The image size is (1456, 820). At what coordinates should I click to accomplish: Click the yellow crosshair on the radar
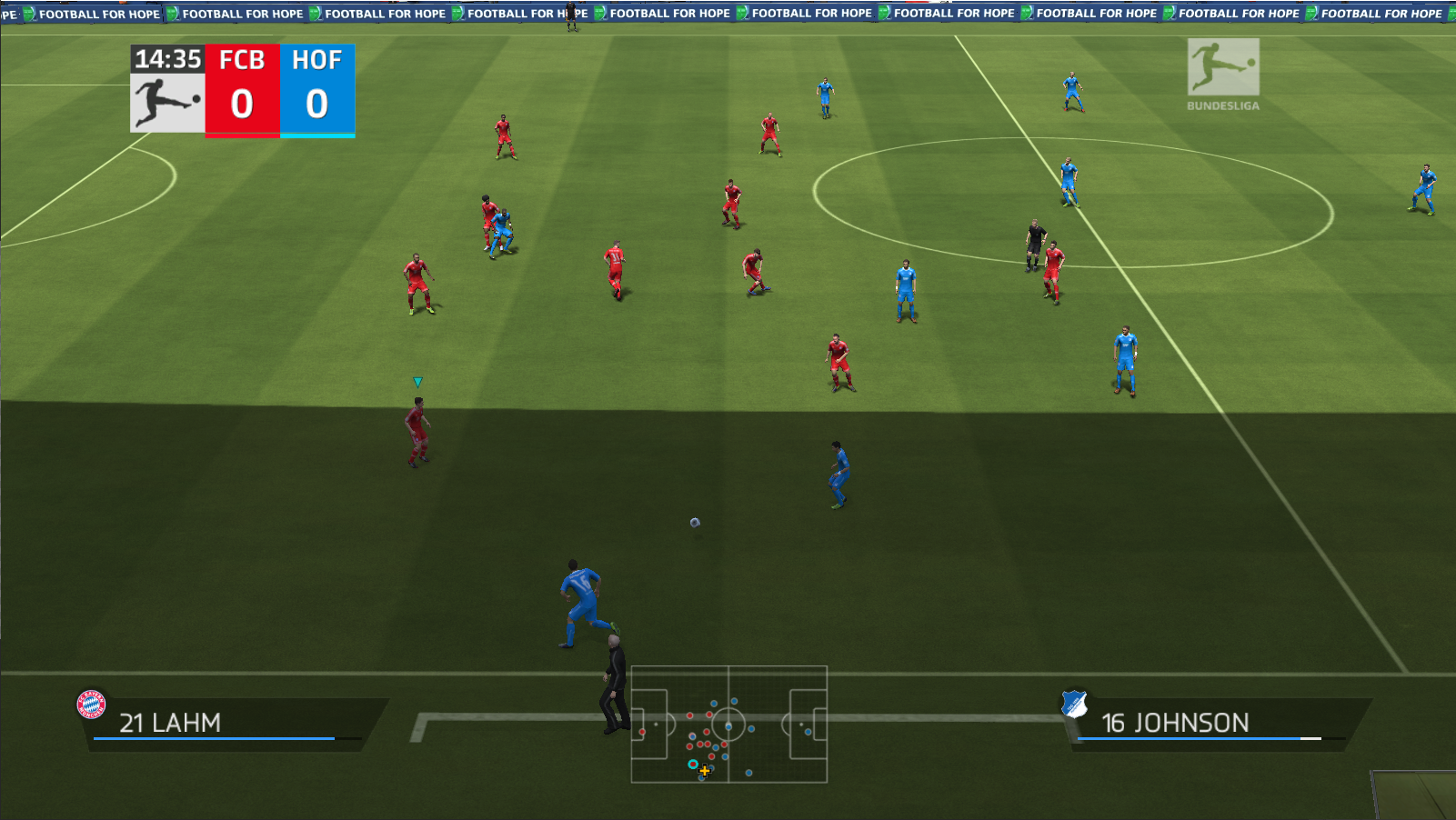[705, 771]
